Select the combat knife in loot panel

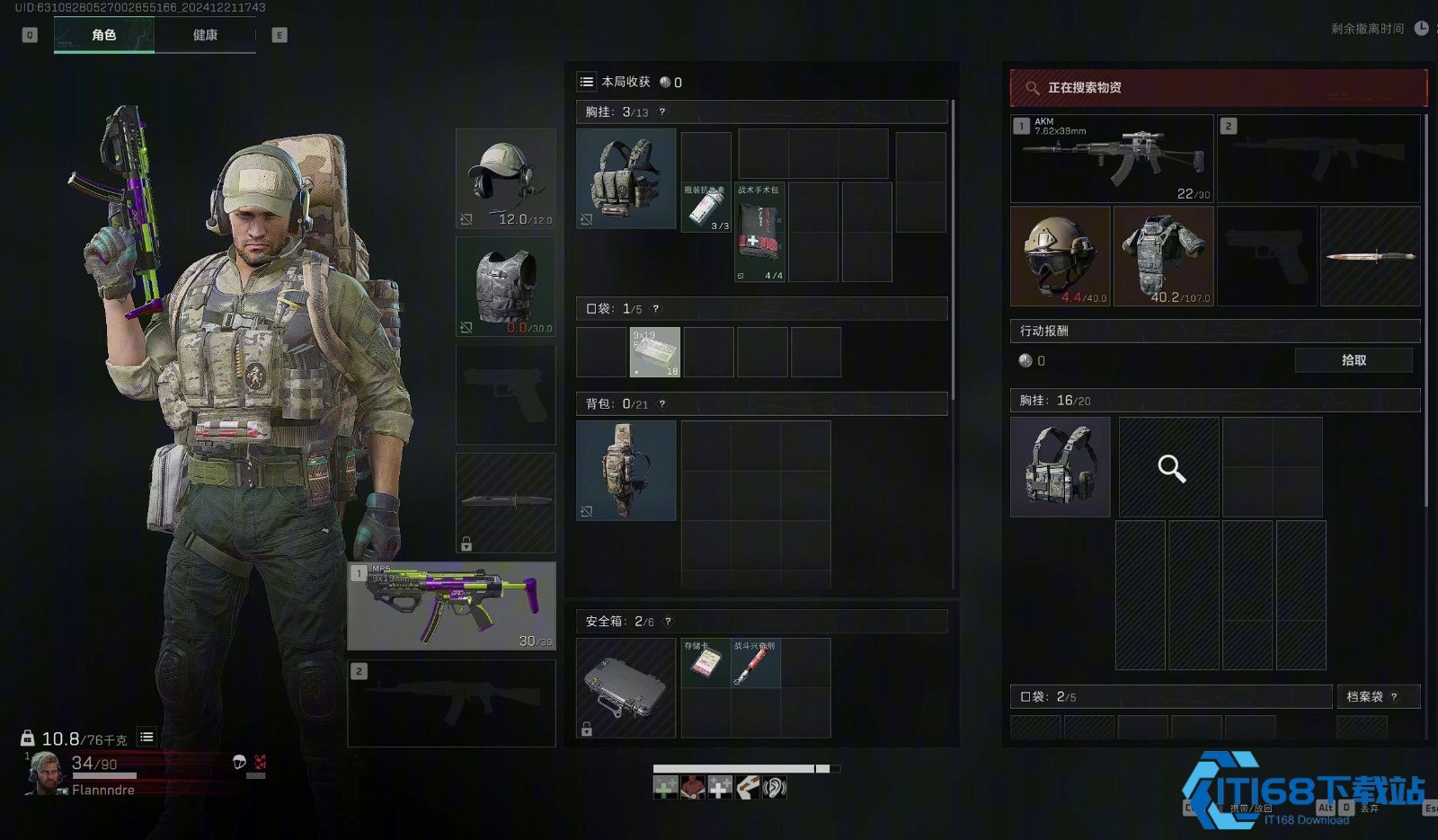[x=1371, y=256]
